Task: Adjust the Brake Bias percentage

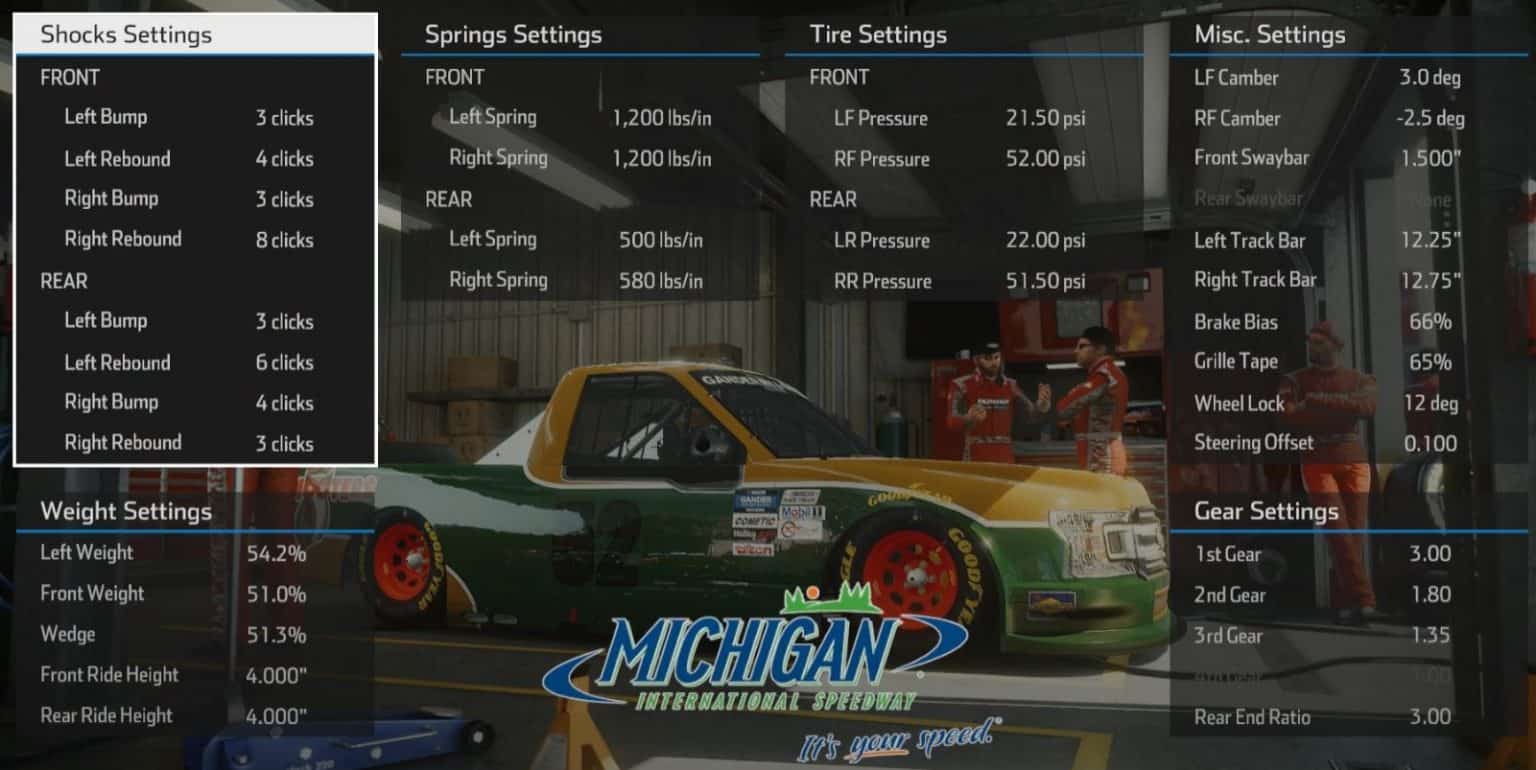Action: [1428, 322]
